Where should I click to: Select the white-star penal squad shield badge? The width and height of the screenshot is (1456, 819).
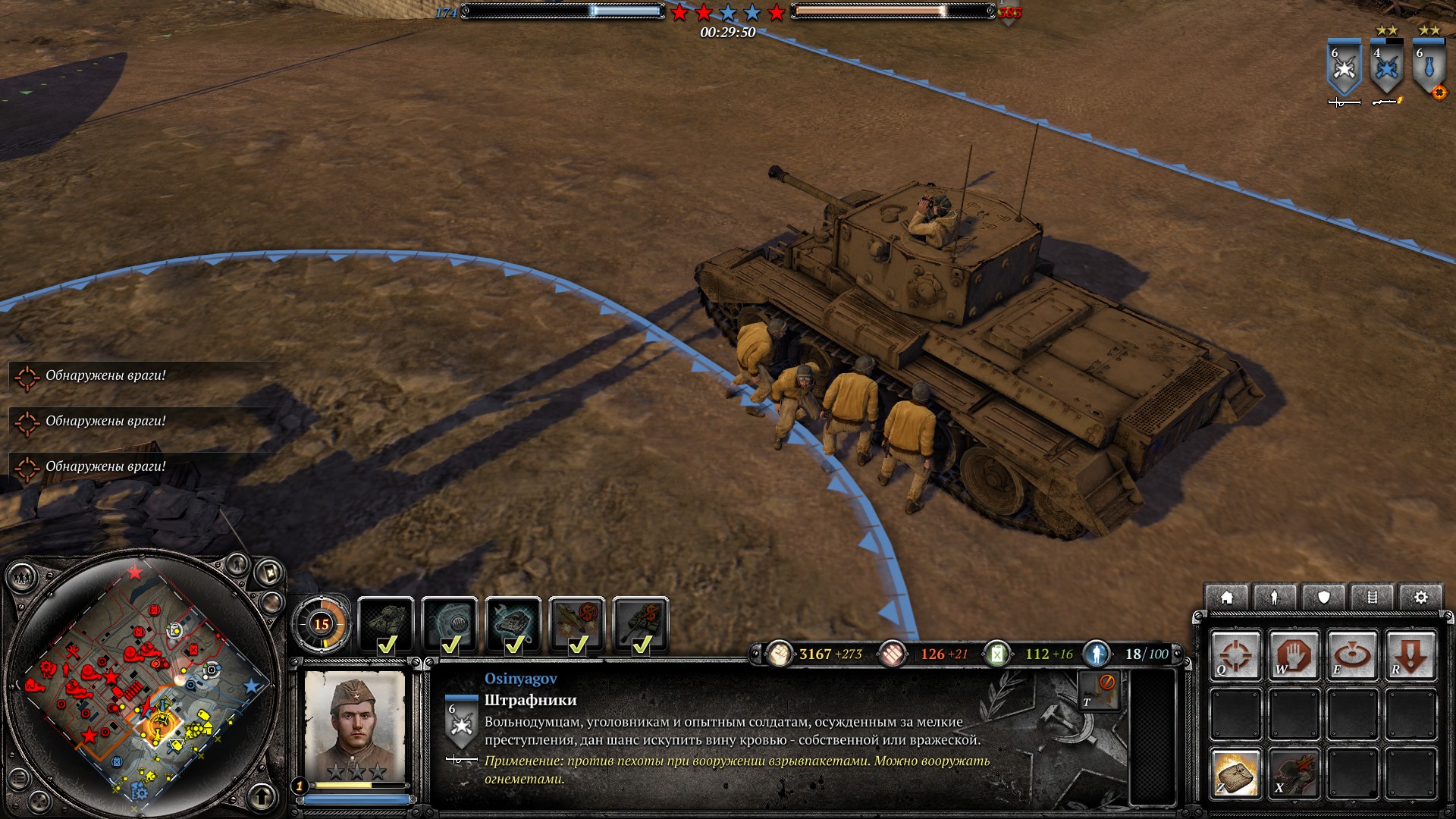(1344, 70)
